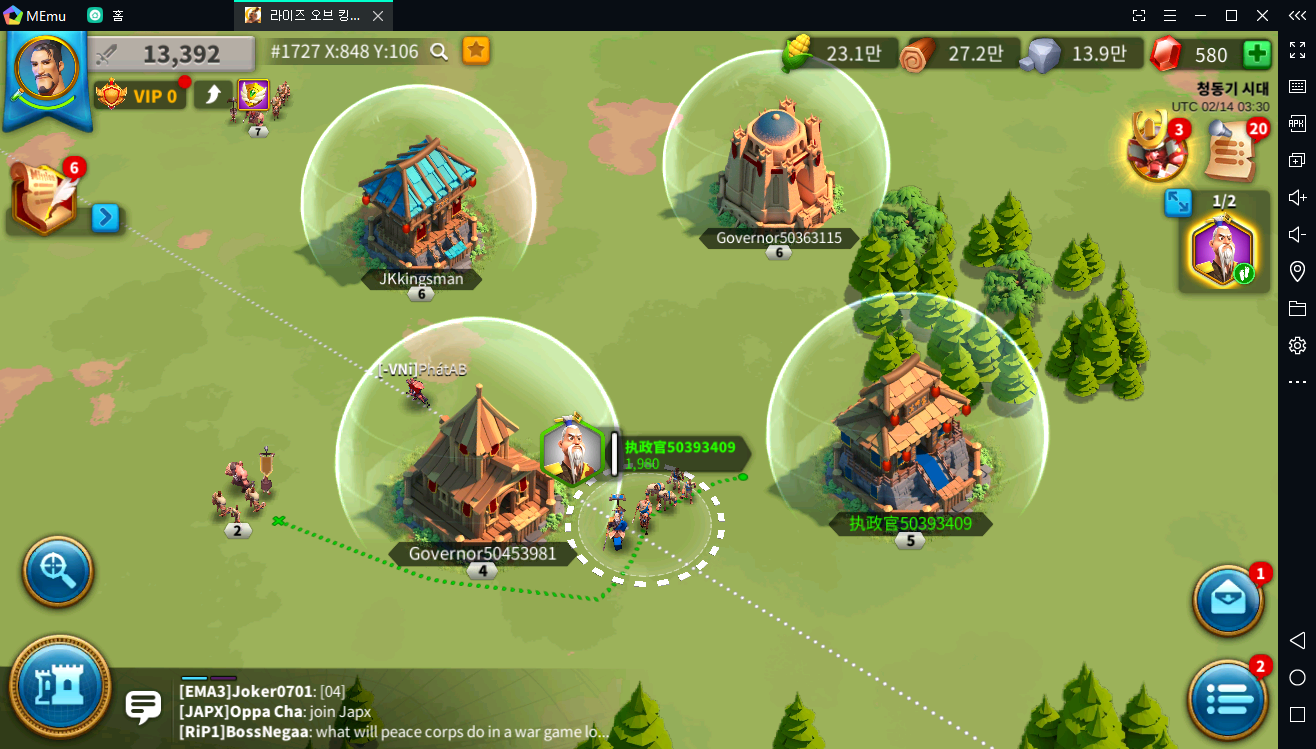Screen dimensions: 1316x749
Task: Select the commander portrait on the map
Action: (572, 453)
